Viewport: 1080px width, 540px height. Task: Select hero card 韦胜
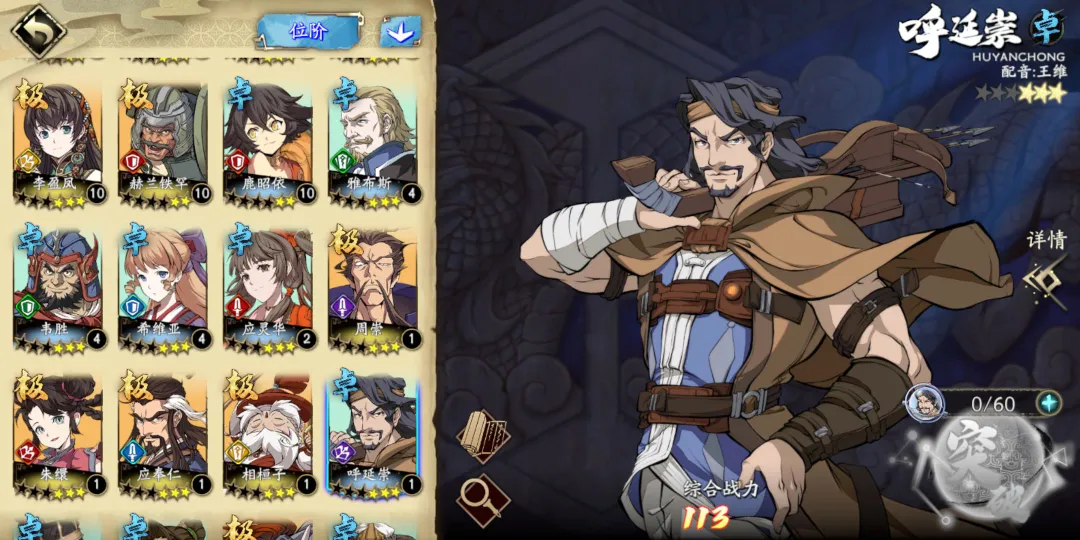pyautogui.click(x=57, y=287)
